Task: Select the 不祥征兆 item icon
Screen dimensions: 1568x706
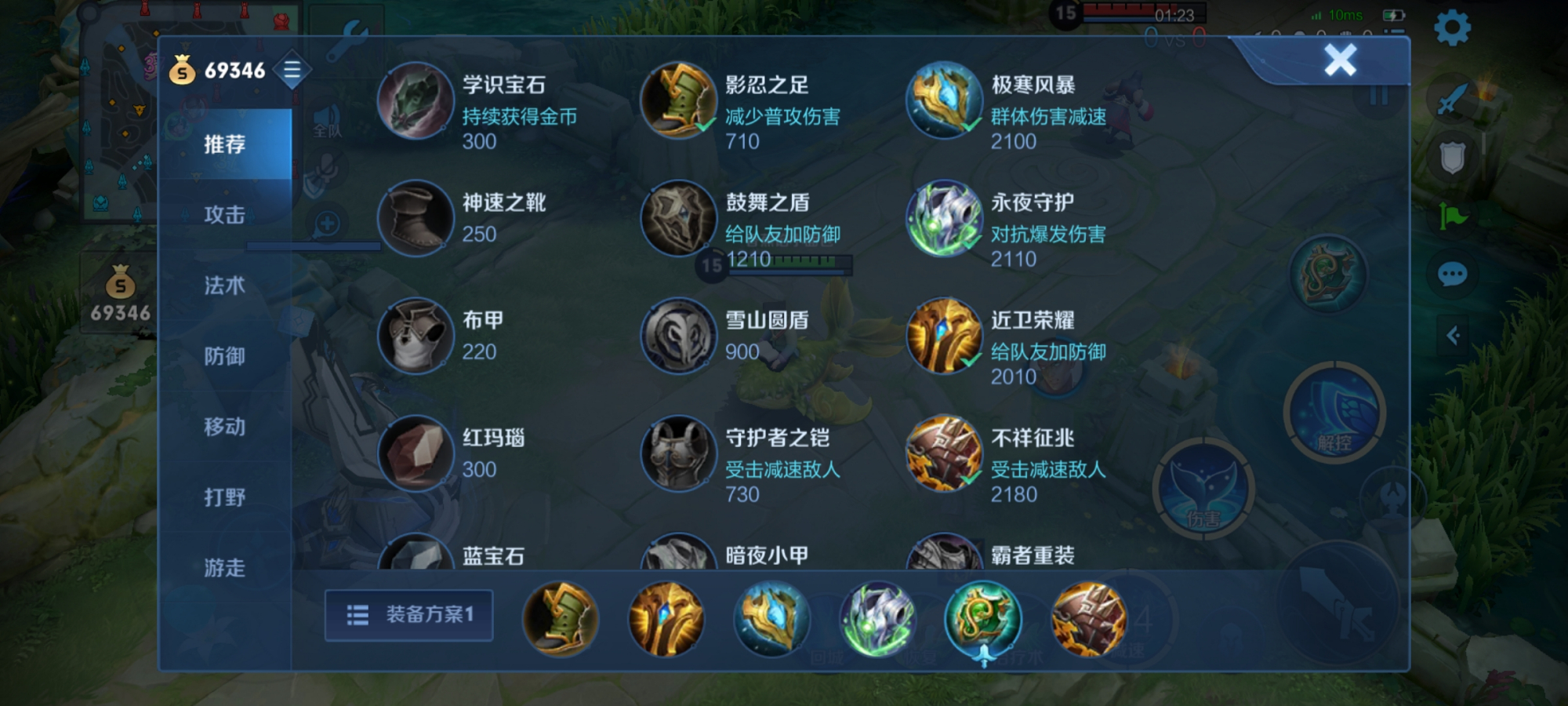Action: 943,453
